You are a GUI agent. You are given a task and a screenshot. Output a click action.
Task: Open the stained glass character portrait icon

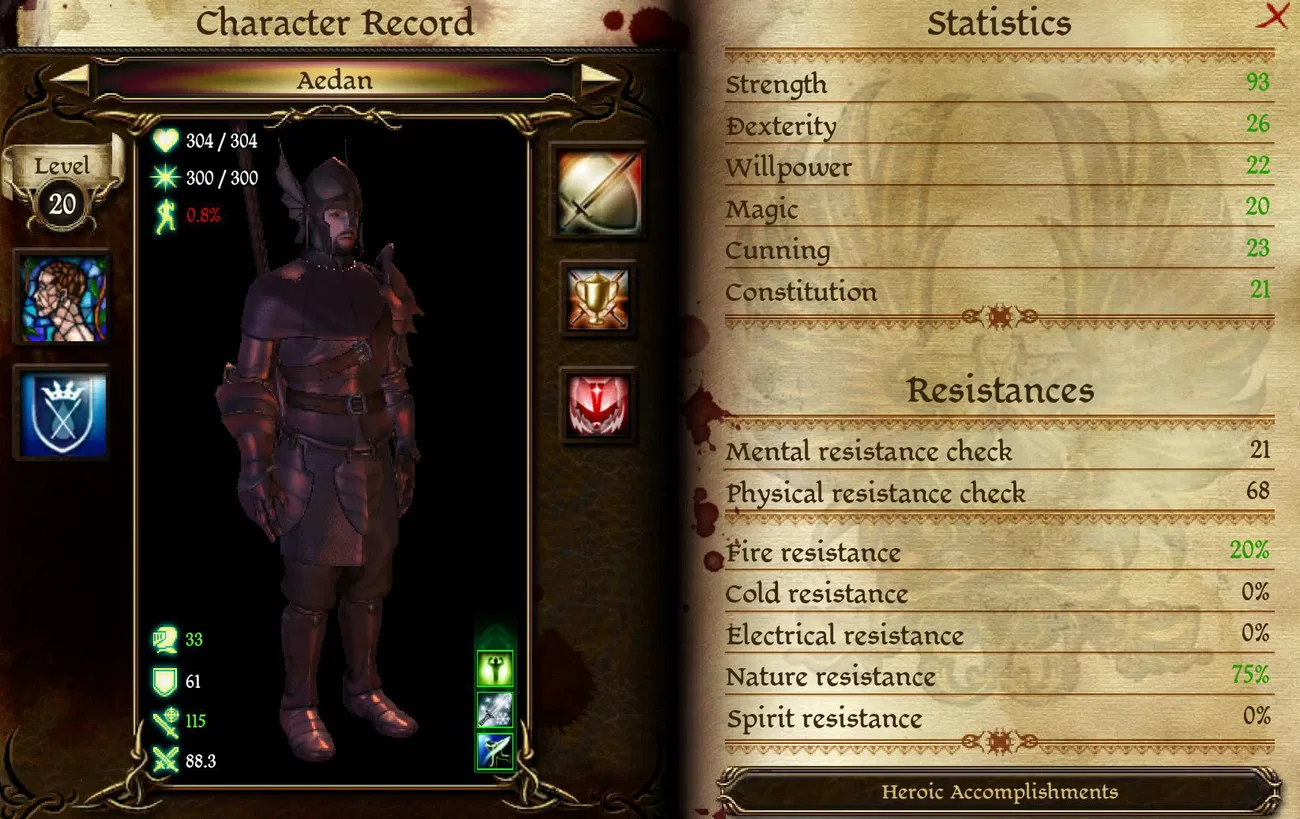tap(63, 294)
